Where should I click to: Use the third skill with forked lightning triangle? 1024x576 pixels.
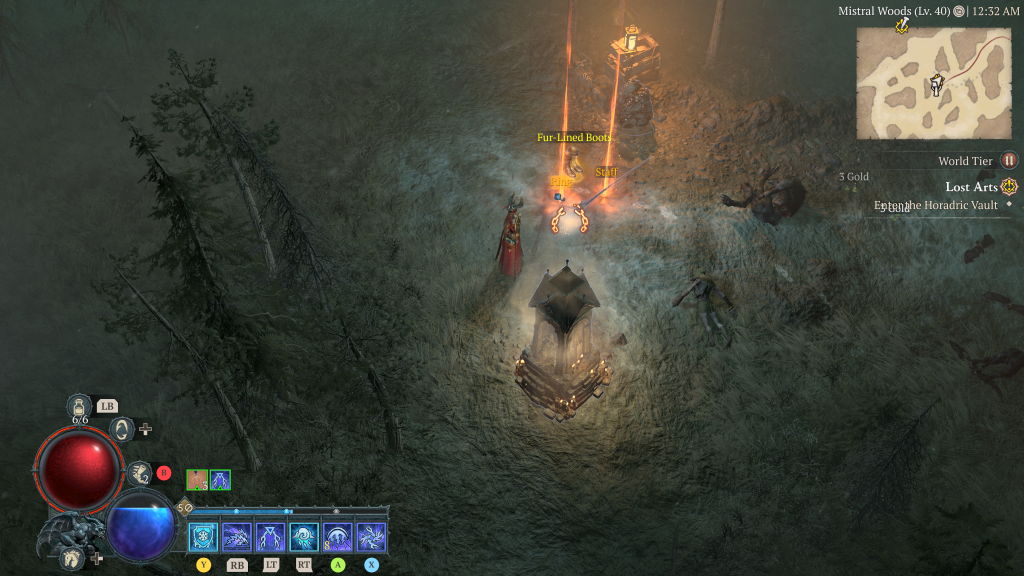[x=270, y=538]
